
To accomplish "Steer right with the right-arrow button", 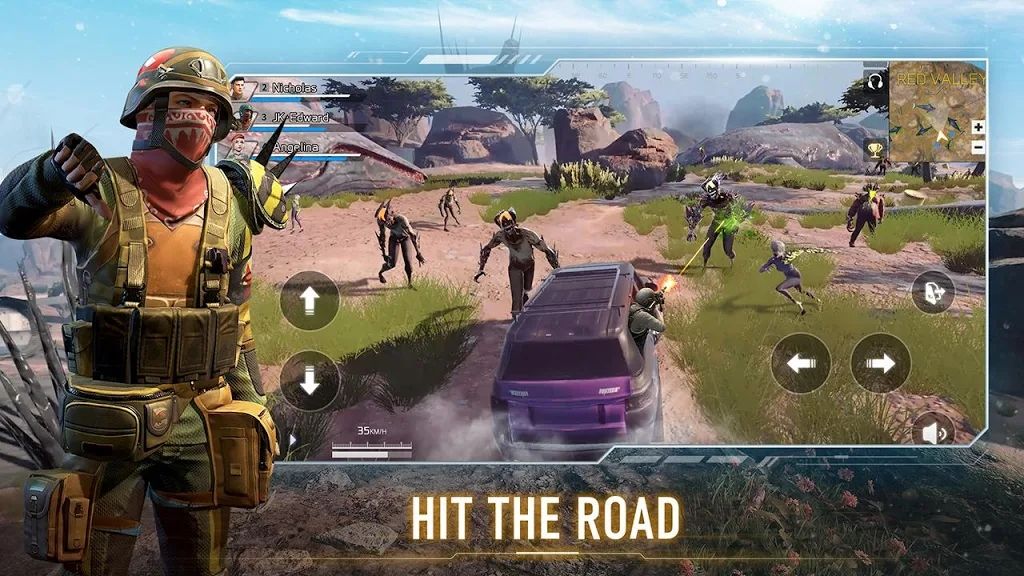I will tap(880, 363).
